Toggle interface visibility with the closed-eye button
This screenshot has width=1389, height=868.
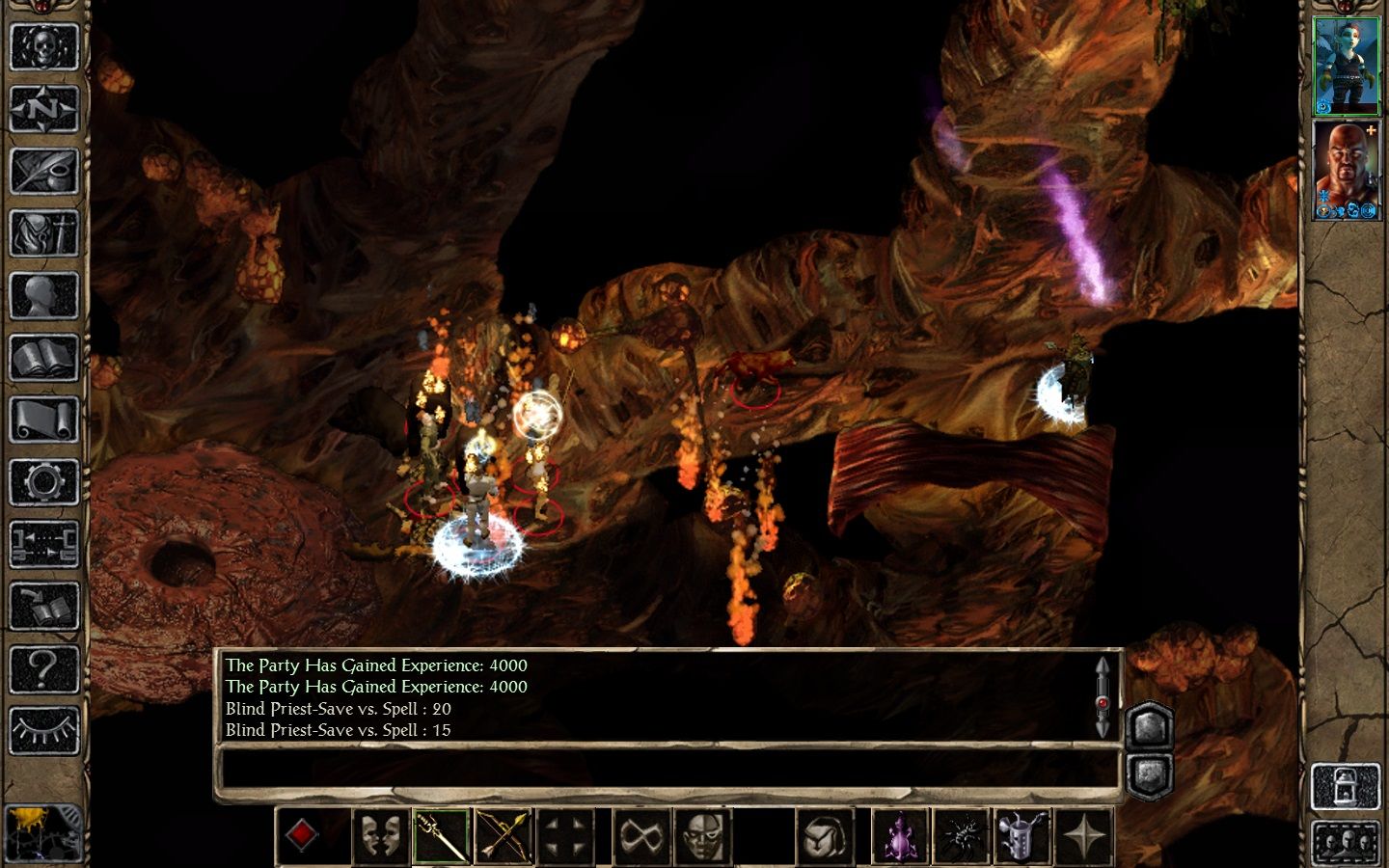pyautogui.click(x=43, y=730)
